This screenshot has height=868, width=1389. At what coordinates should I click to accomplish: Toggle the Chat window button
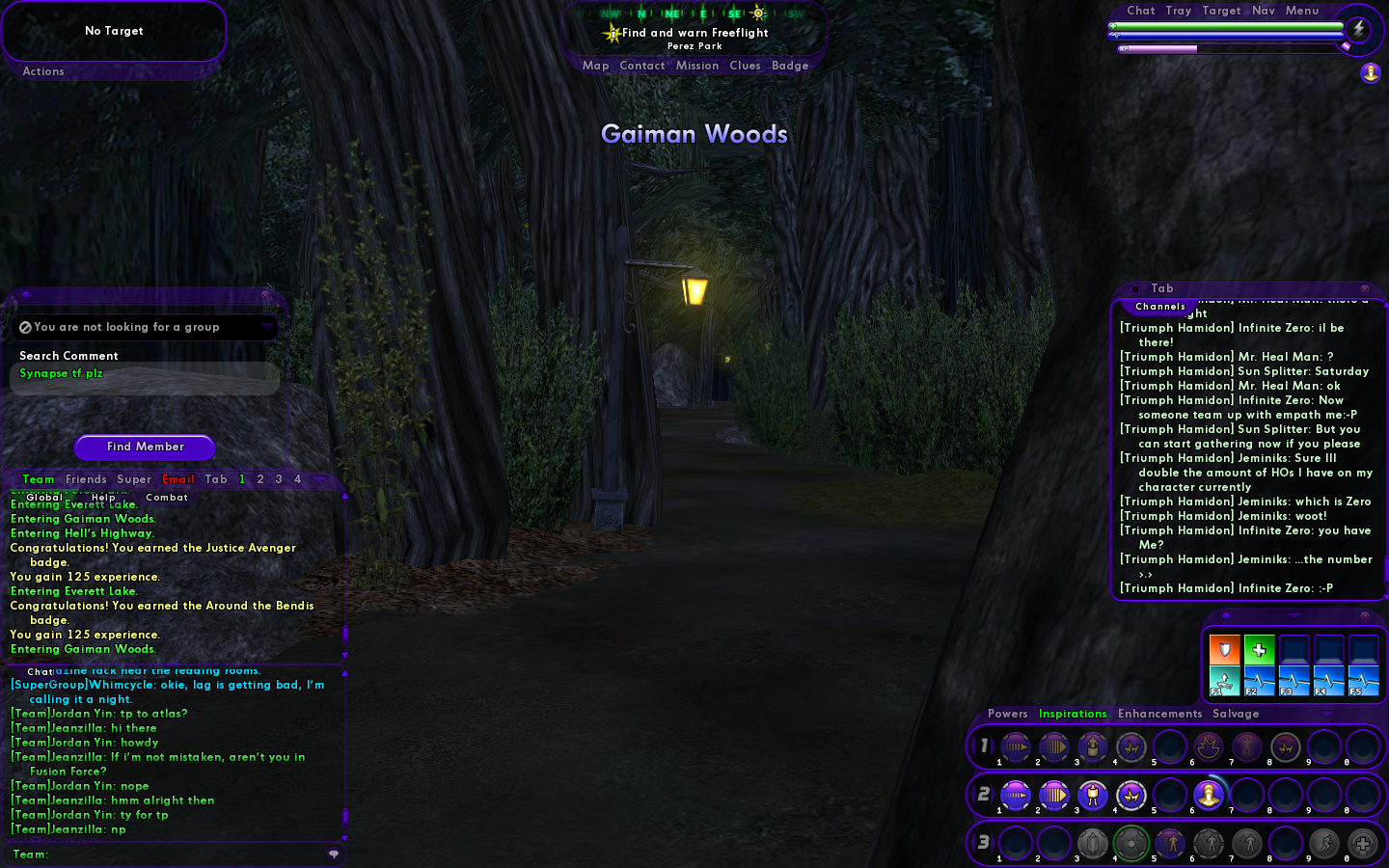tap(1140, 11)
